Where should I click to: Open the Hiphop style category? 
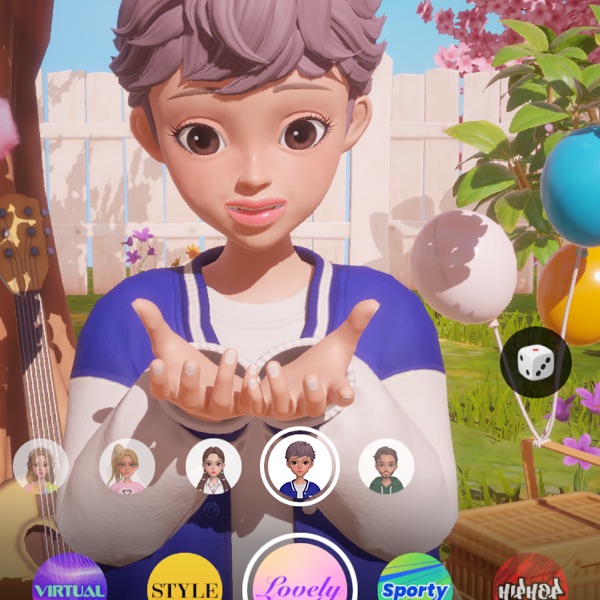pyautogui.click(x=530, y=582)
